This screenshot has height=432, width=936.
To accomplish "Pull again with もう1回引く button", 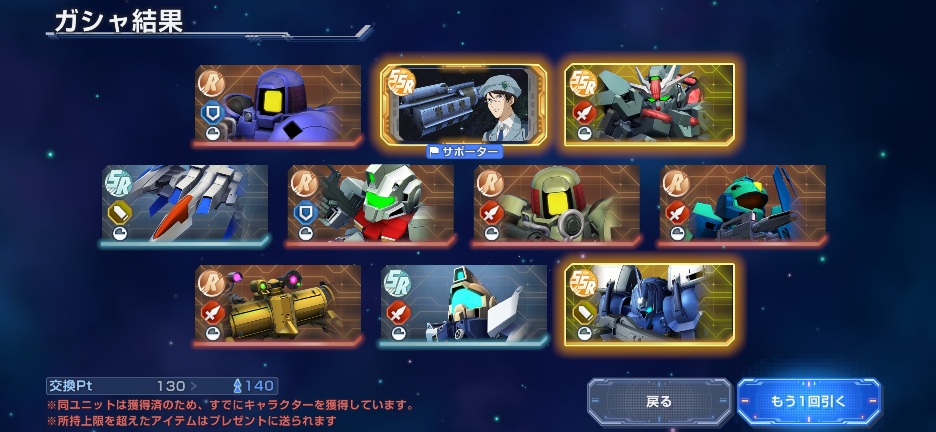I will pos(809,401).
